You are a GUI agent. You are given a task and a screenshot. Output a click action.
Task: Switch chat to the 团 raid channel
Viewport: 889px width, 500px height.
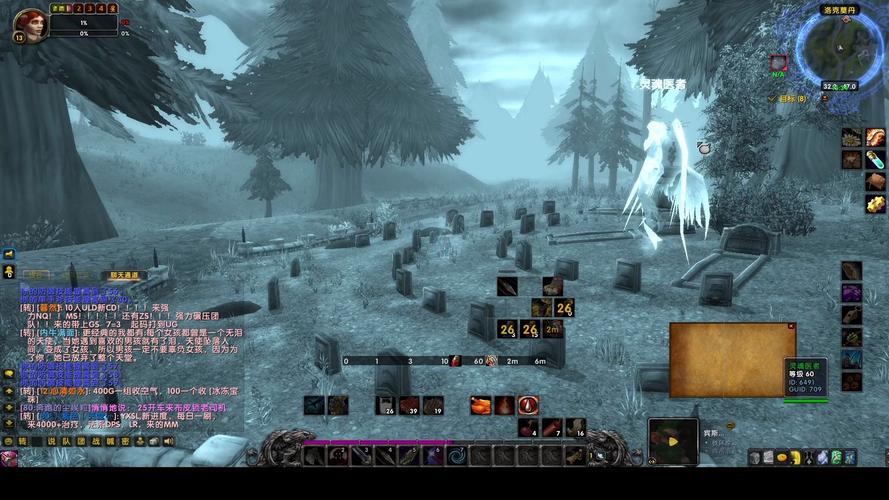81,441
